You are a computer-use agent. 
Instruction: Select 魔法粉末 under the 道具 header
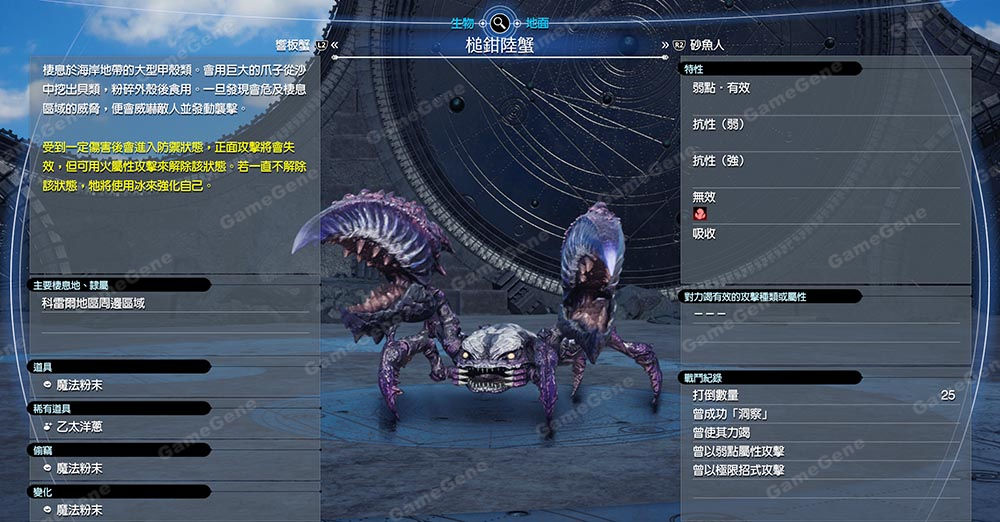[80, 386]
